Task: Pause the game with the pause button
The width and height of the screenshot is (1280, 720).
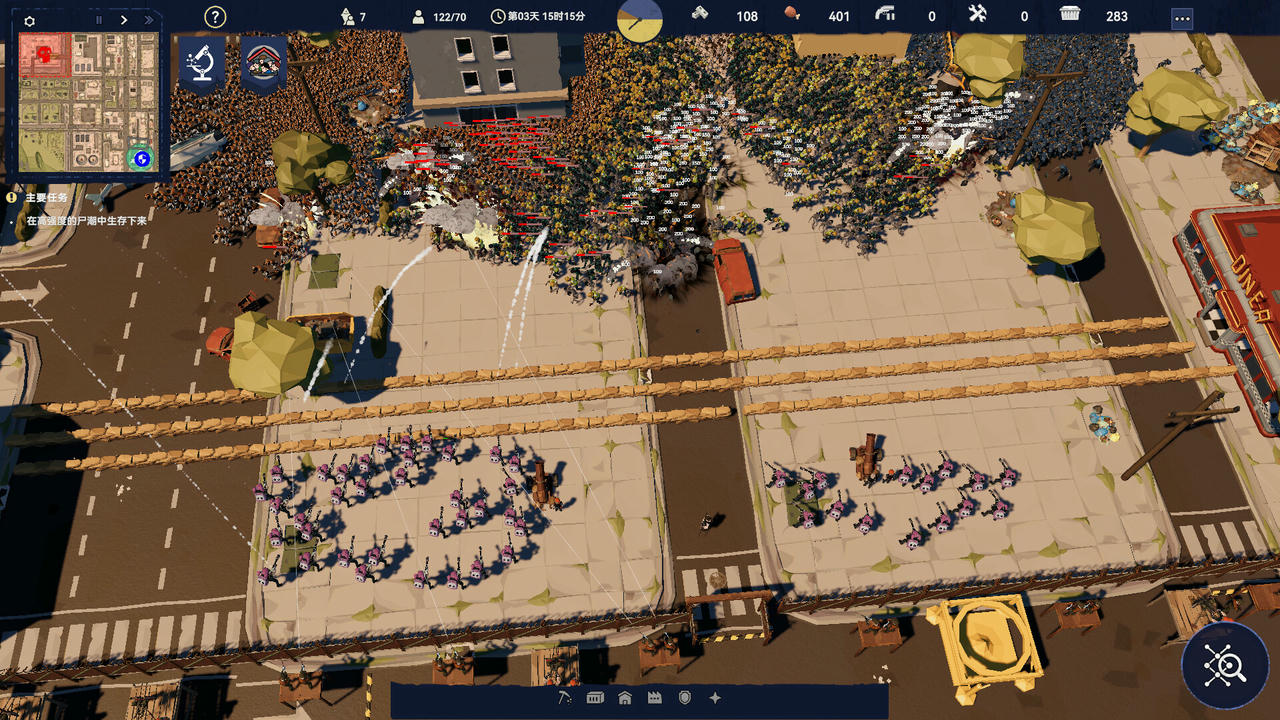Action: tap(98, 19)
